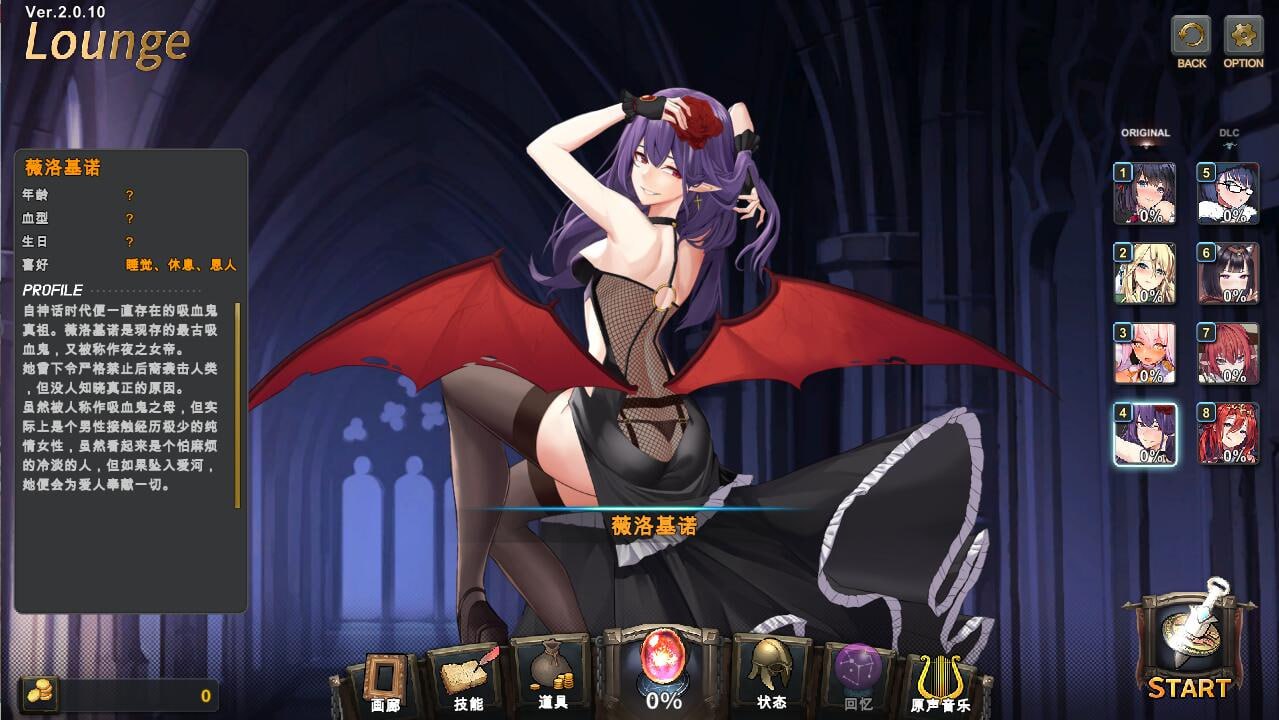The width and height of the screenshot is (1279, 720).
Task: Select pink-haired character portrait number 3
Action: pos(1145,353)
